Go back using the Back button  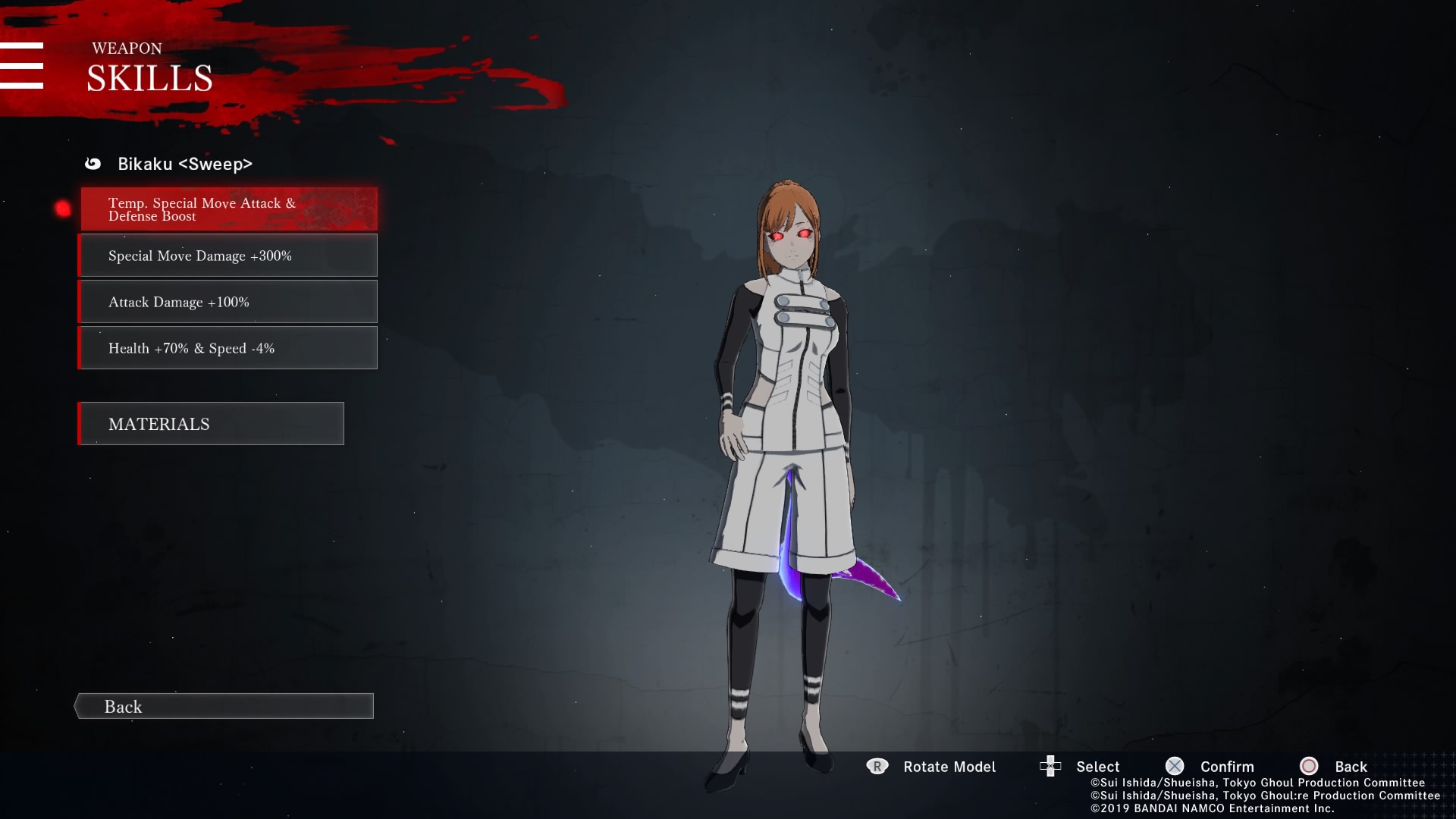coord(224,706)
